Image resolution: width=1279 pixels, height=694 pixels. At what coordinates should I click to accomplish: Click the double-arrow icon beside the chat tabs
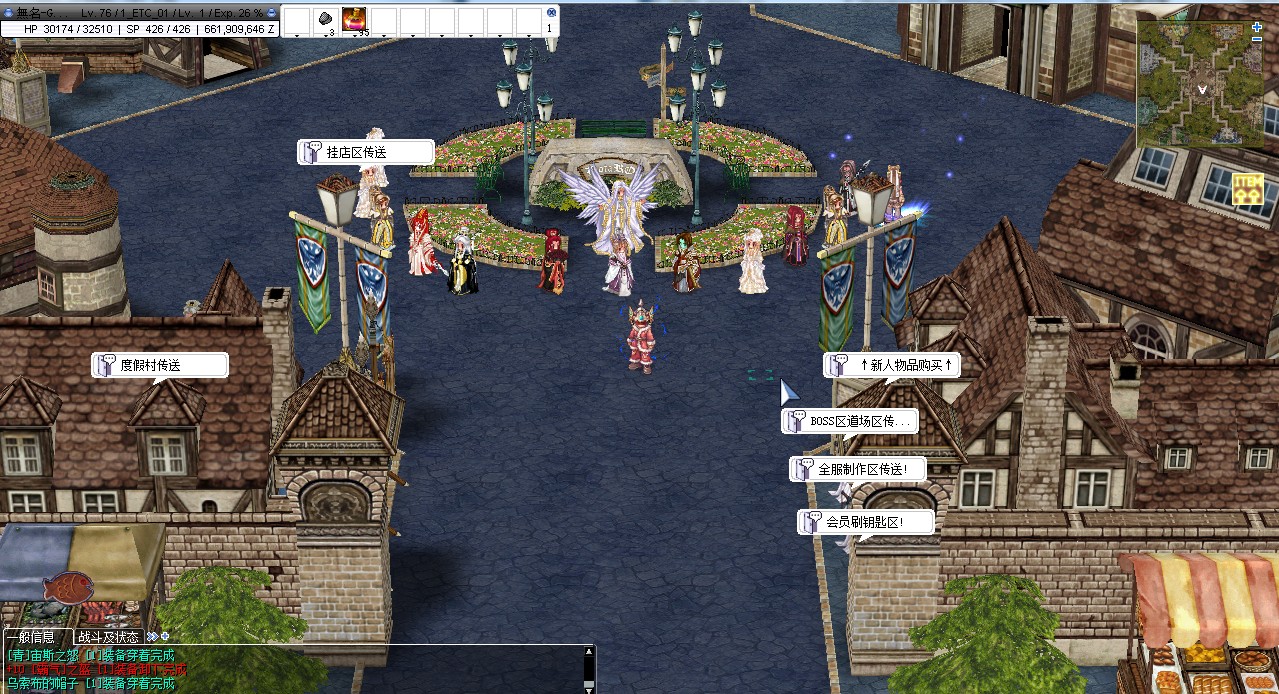(152, 636)
